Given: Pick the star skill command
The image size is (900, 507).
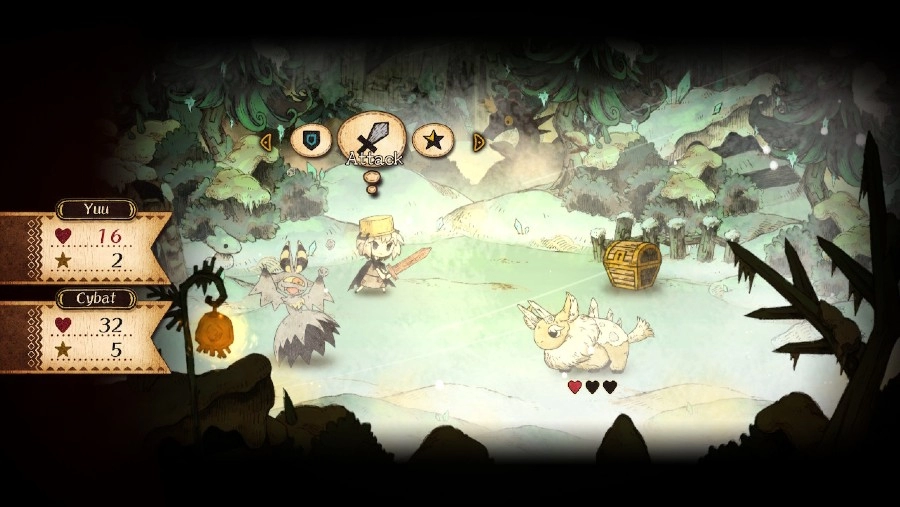Looking at the screenshot, I should [433, 141].
